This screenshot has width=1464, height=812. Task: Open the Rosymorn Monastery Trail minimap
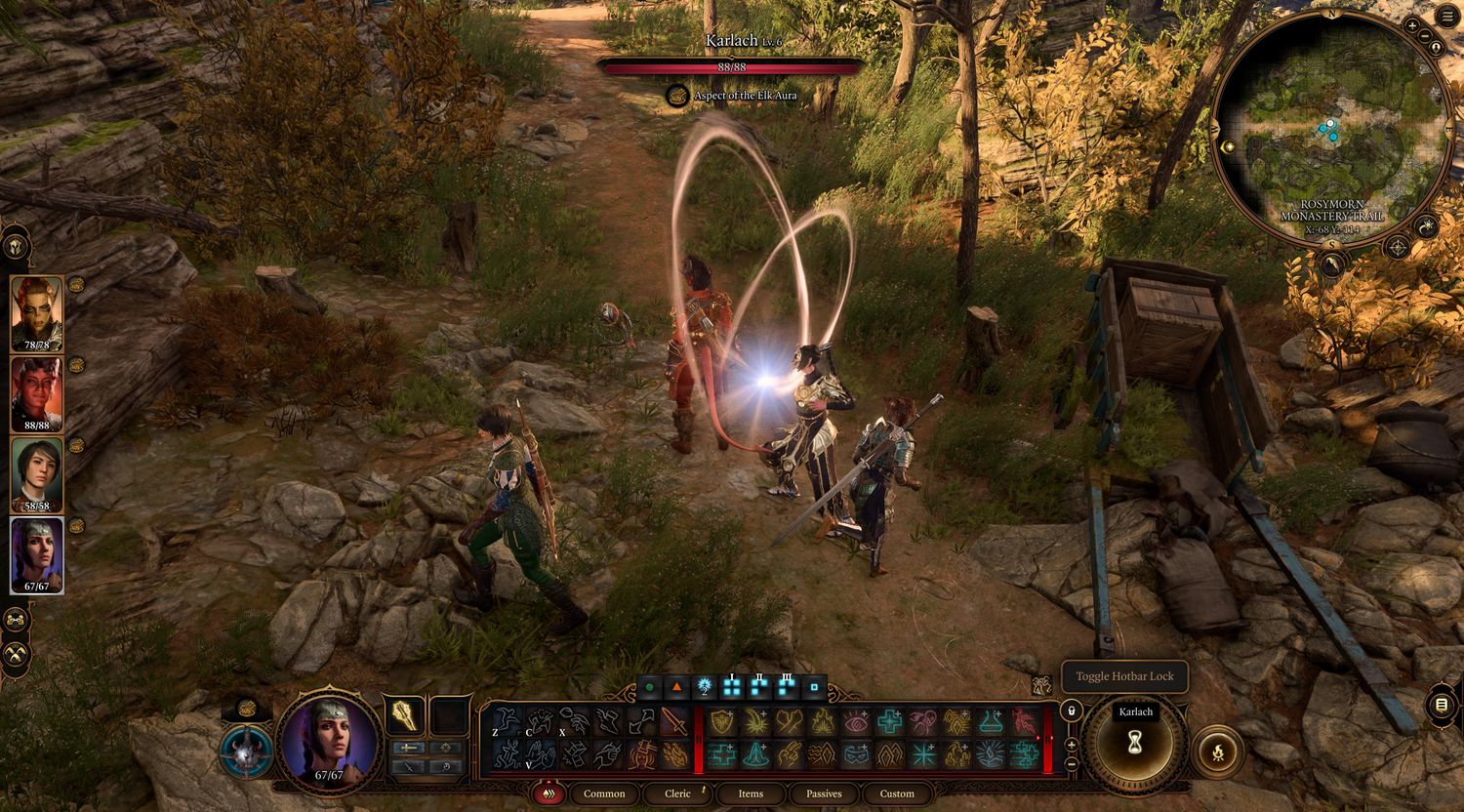1331,128
